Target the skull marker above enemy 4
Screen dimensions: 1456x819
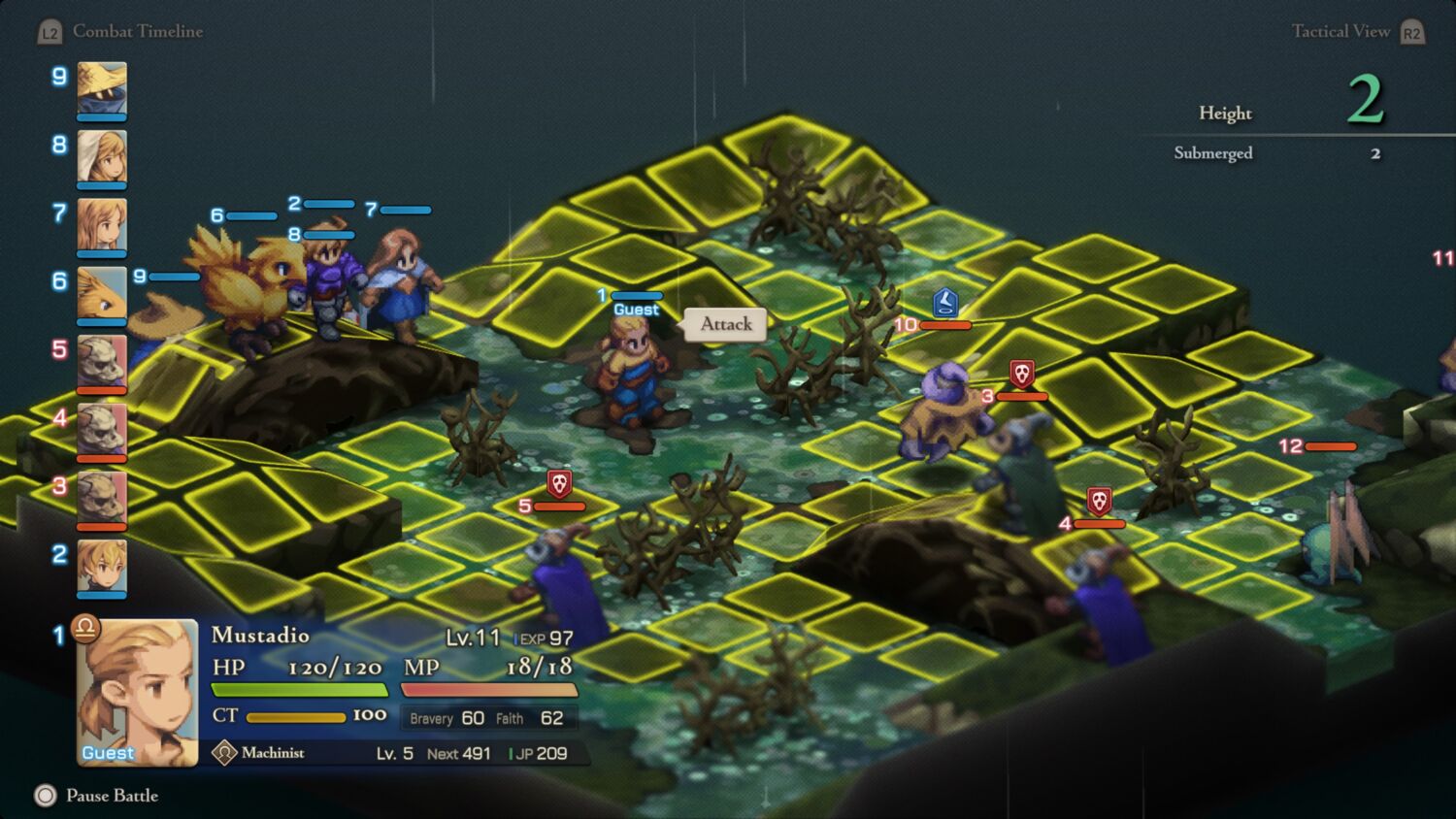(1099, 501)
